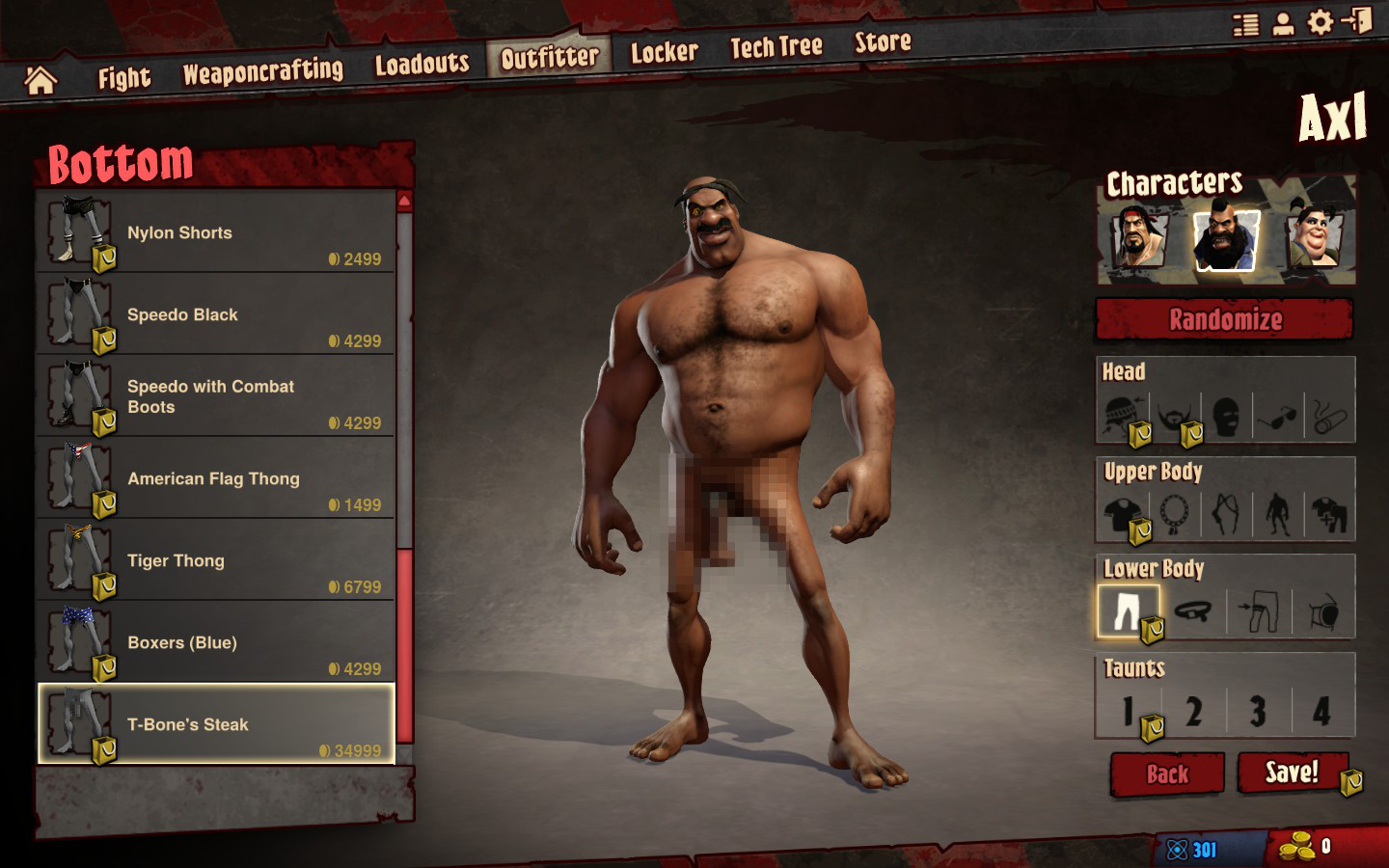The width and height of the screenshot is (1389, 868).
Task: Open the Store tab
Action: [883, 41]
